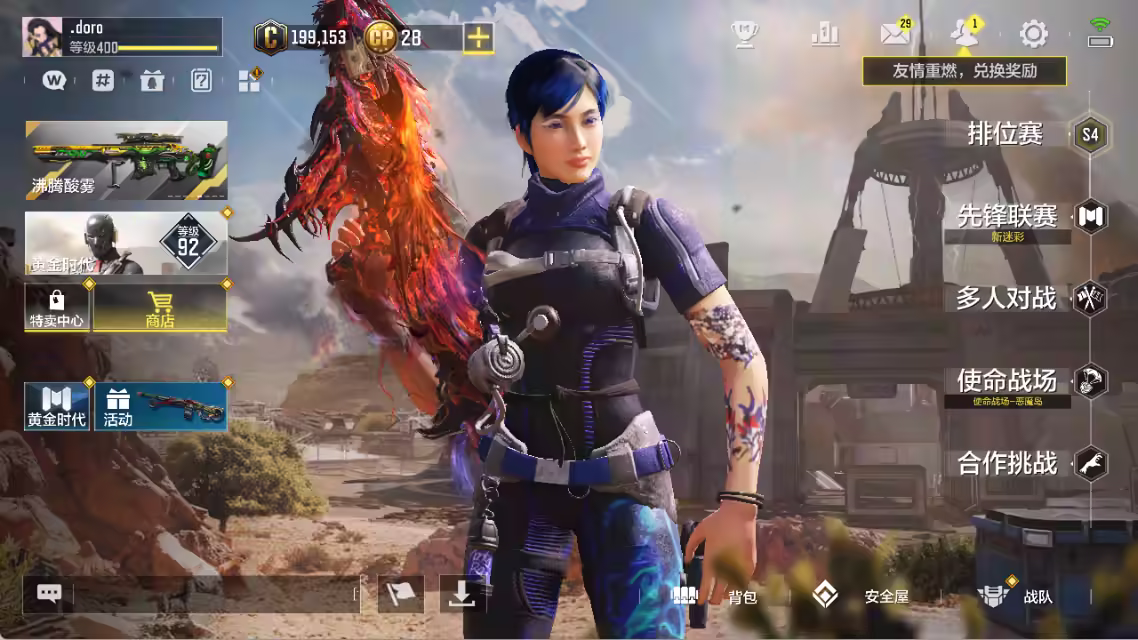Select 先锋联赛 mode
Image resolution: width=1138 pixels, height=640 pixels.
coord(1008,215)
